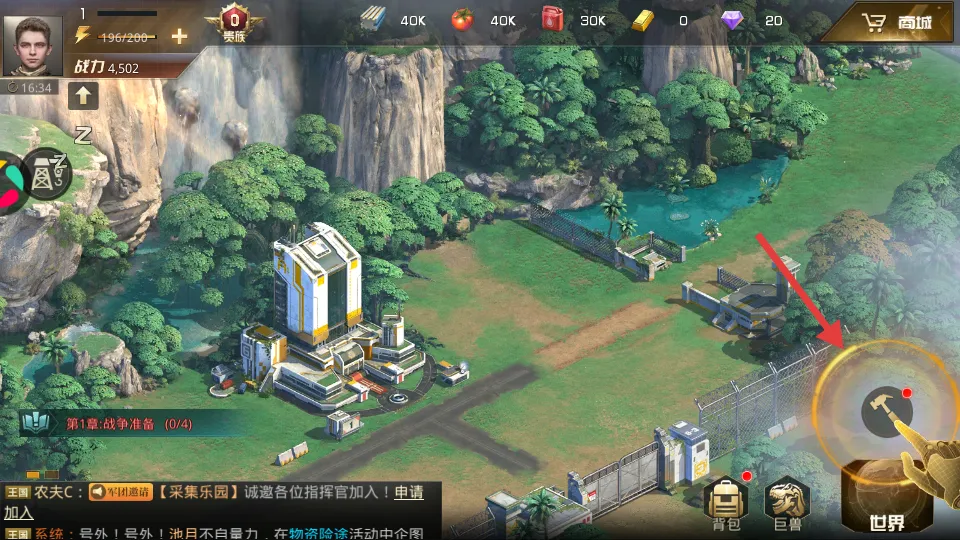Collapse the panel with the up arrow button

(x=83, y=96)
